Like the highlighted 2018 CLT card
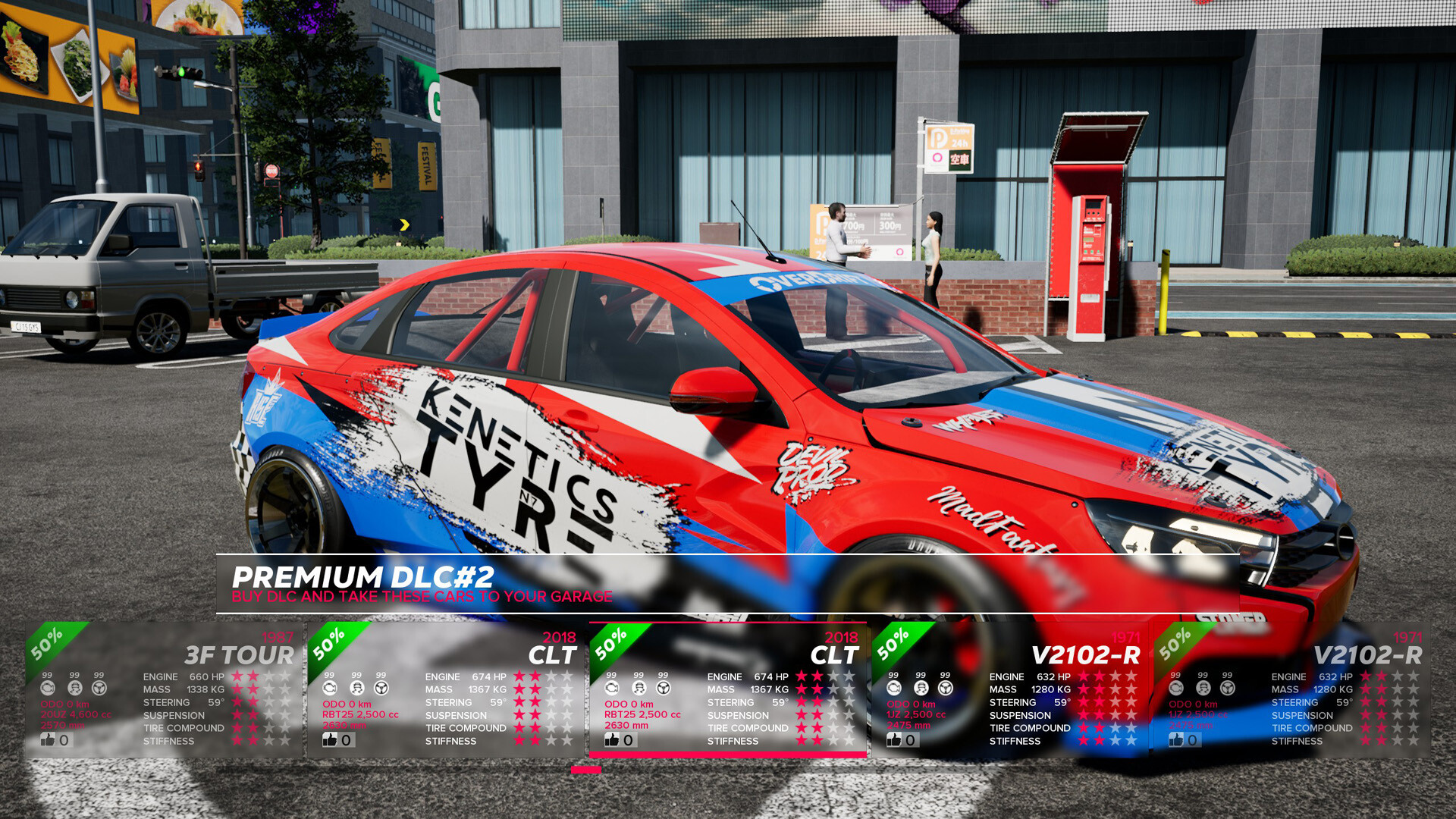The image size is (1456, 819). point(610,739)
